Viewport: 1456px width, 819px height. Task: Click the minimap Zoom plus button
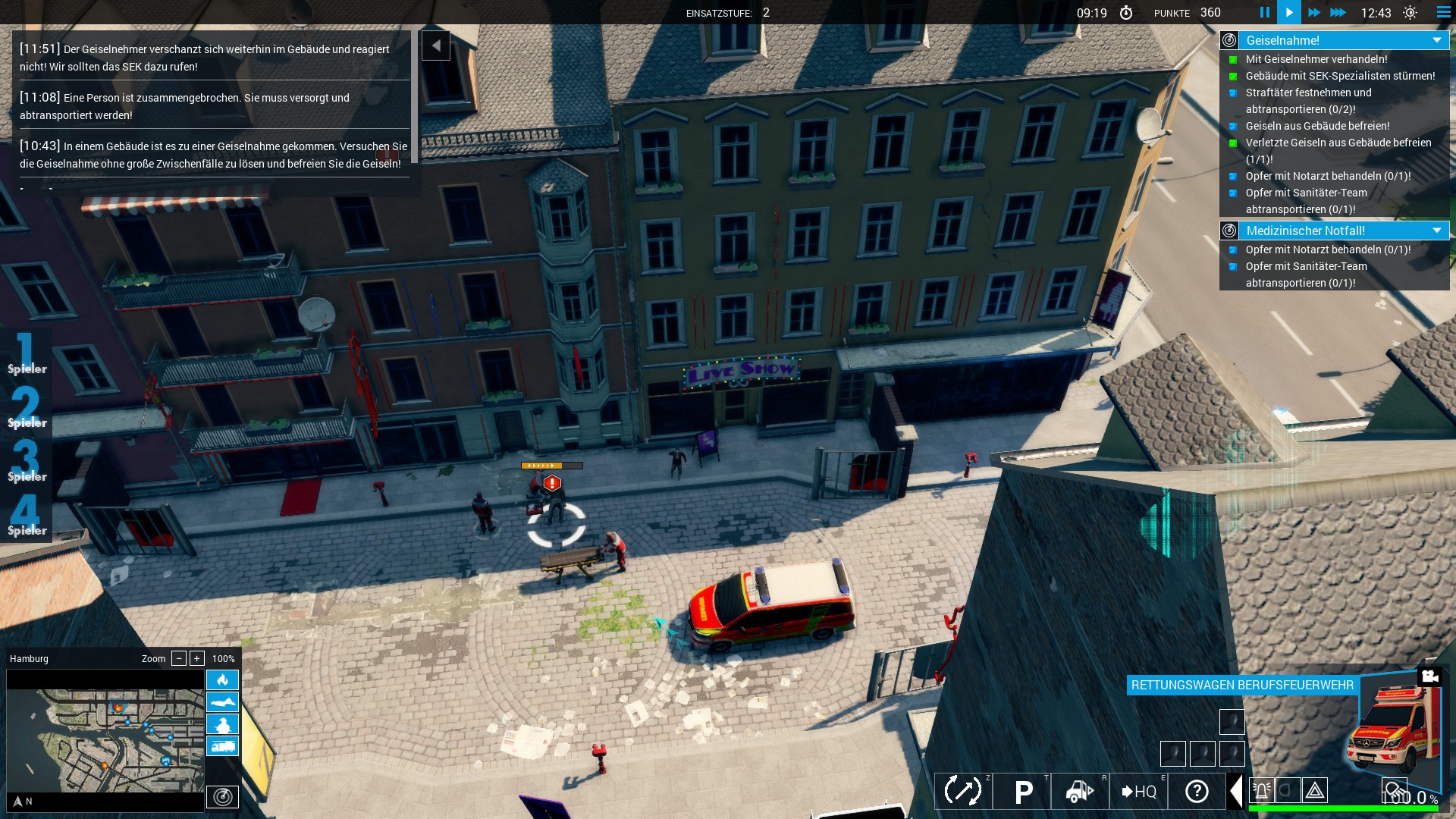(196, 658)
